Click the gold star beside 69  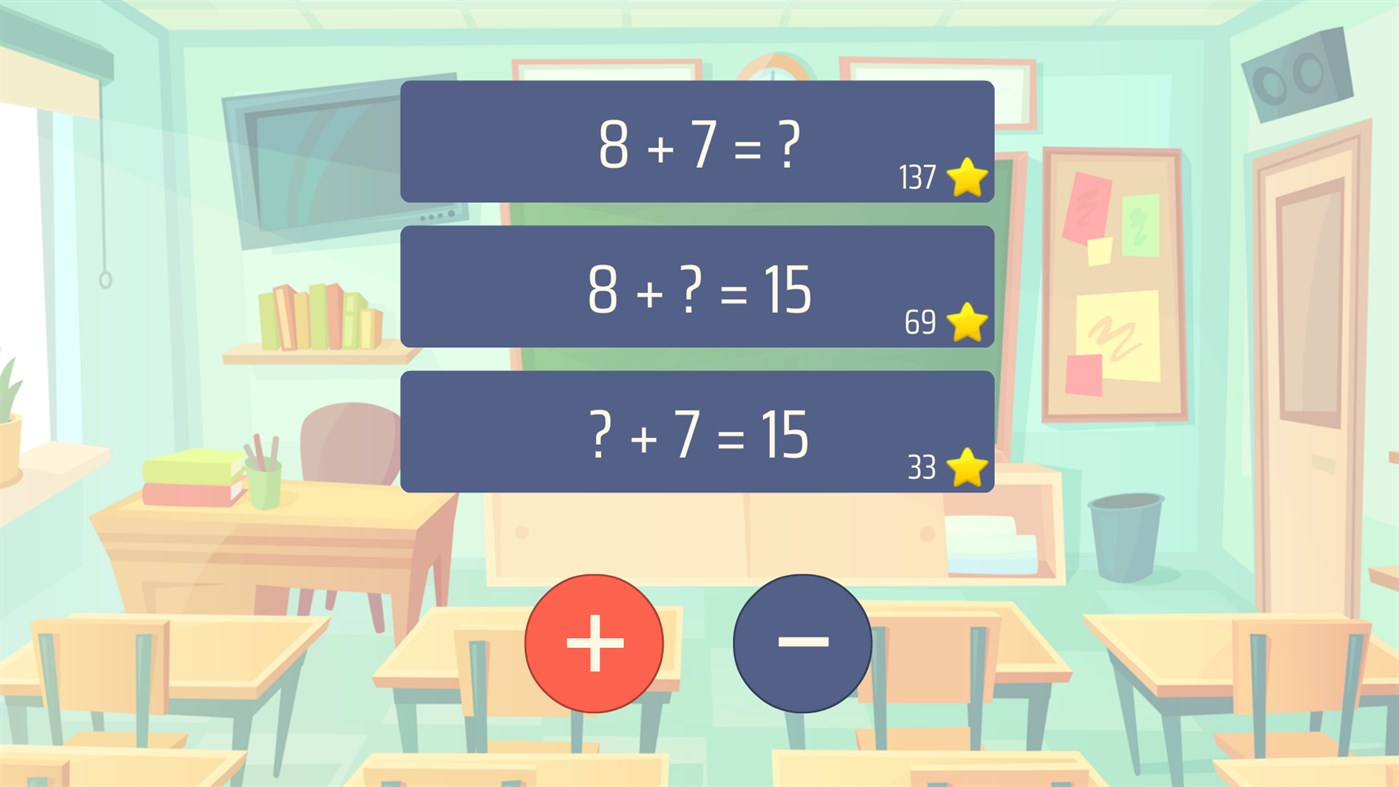point(965,322)
